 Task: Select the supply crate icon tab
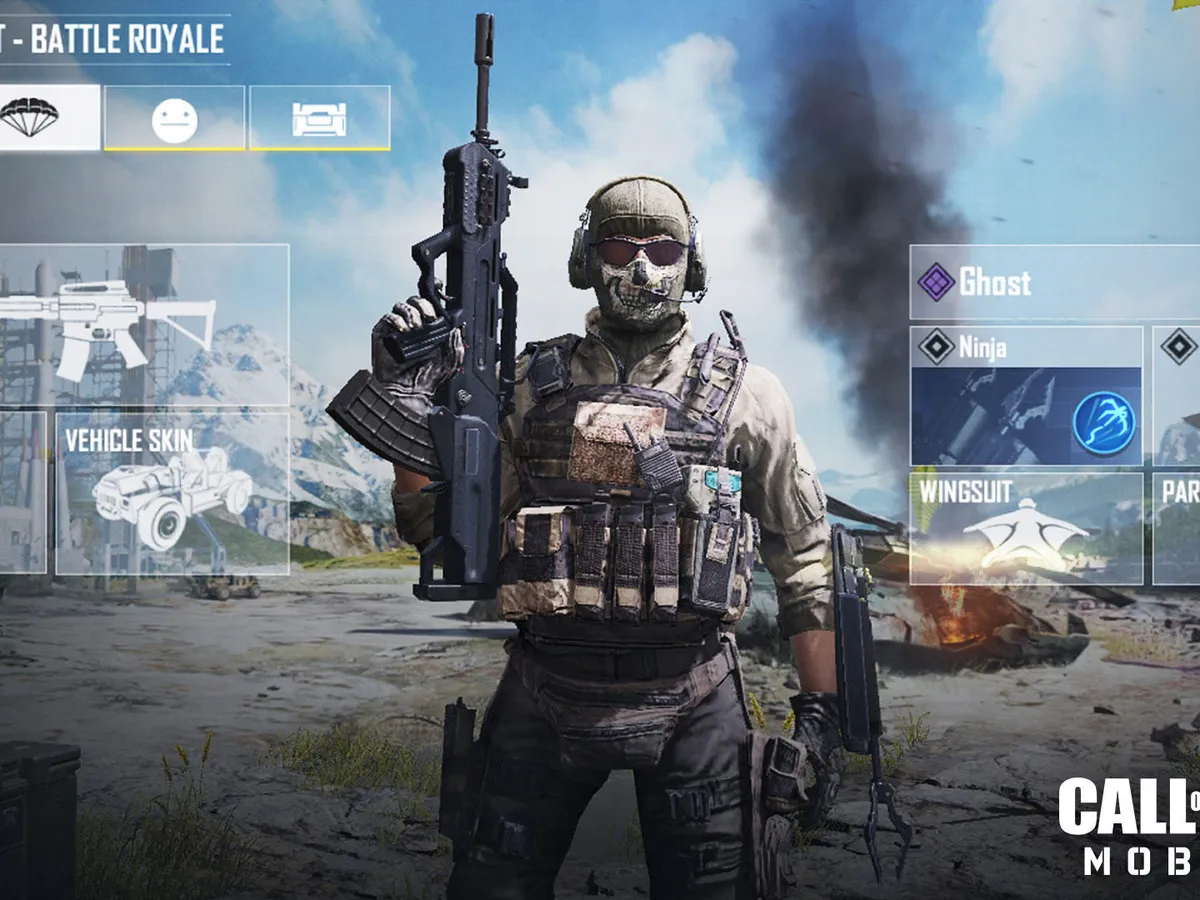319,118
